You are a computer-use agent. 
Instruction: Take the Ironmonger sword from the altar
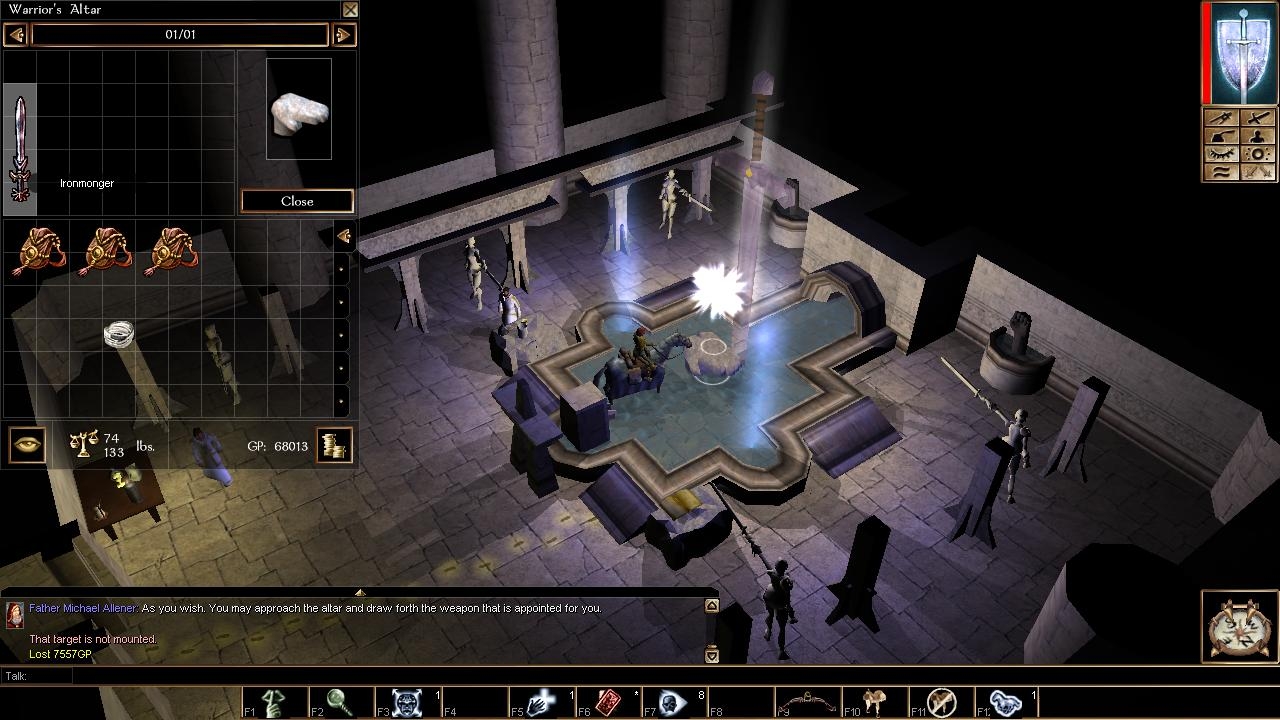(x=20, y=148)
